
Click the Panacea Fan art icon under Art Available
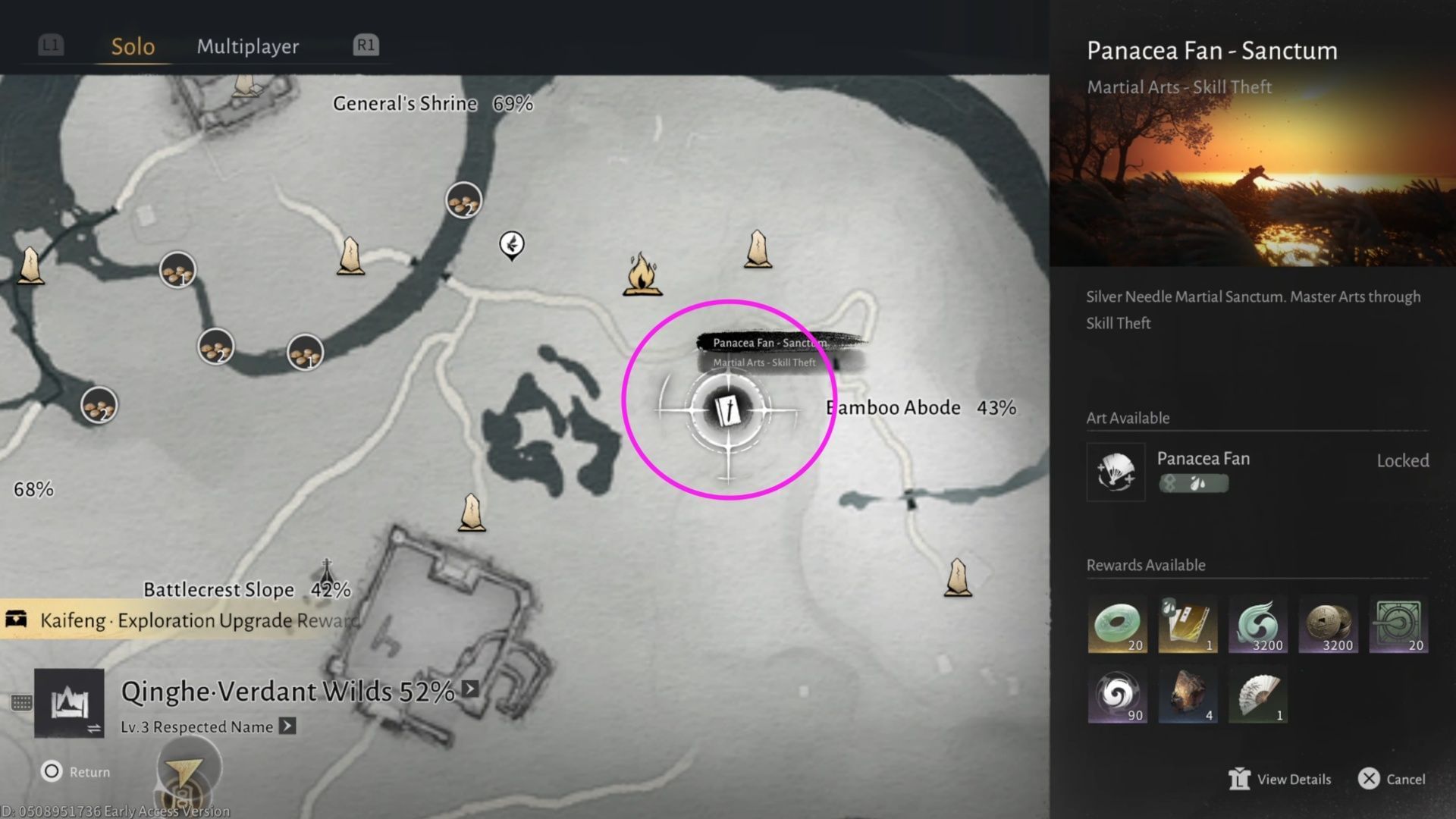1116,472
